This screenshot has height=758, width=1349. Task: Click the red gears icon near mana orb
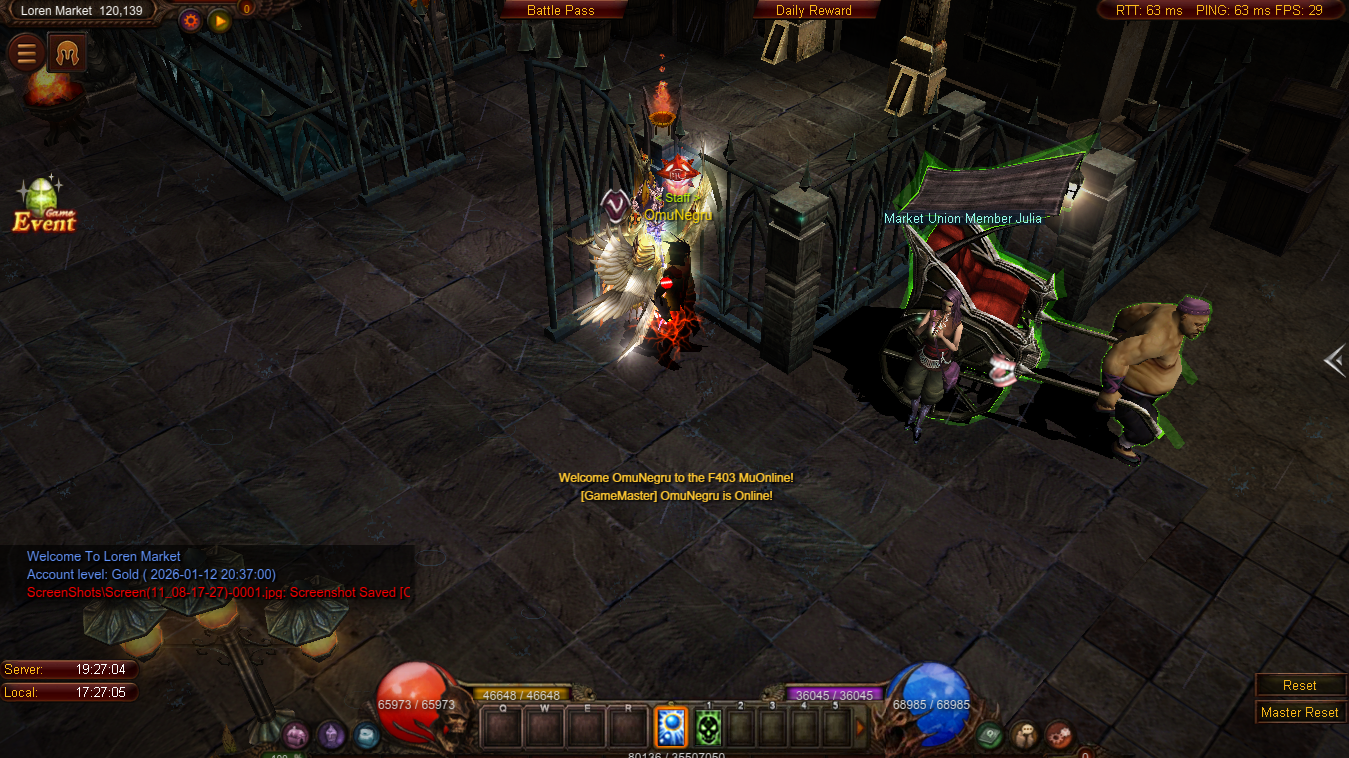tap(1060, 736)
